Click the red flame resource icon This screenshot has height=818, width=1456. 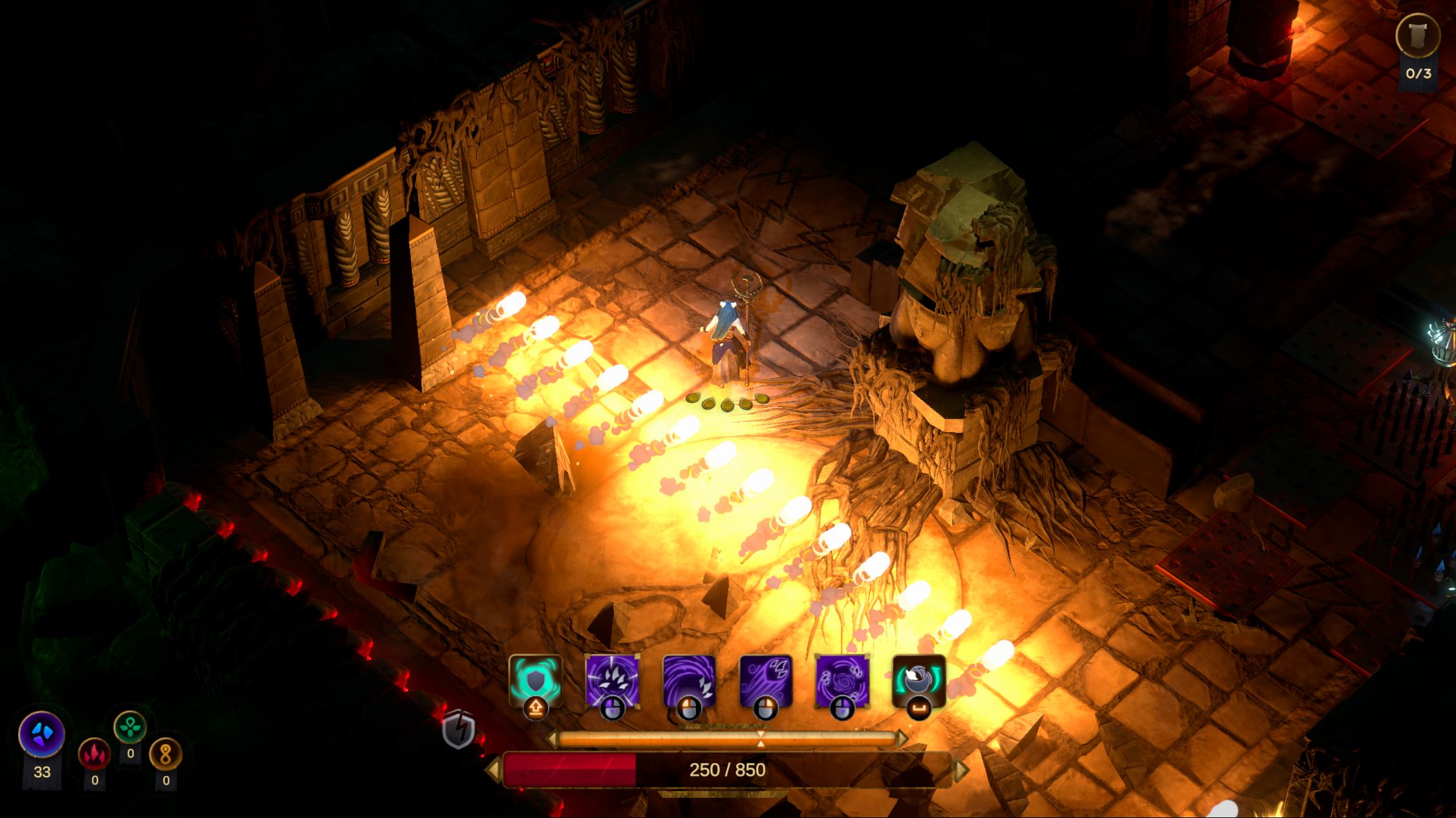[x=94, y=754]
